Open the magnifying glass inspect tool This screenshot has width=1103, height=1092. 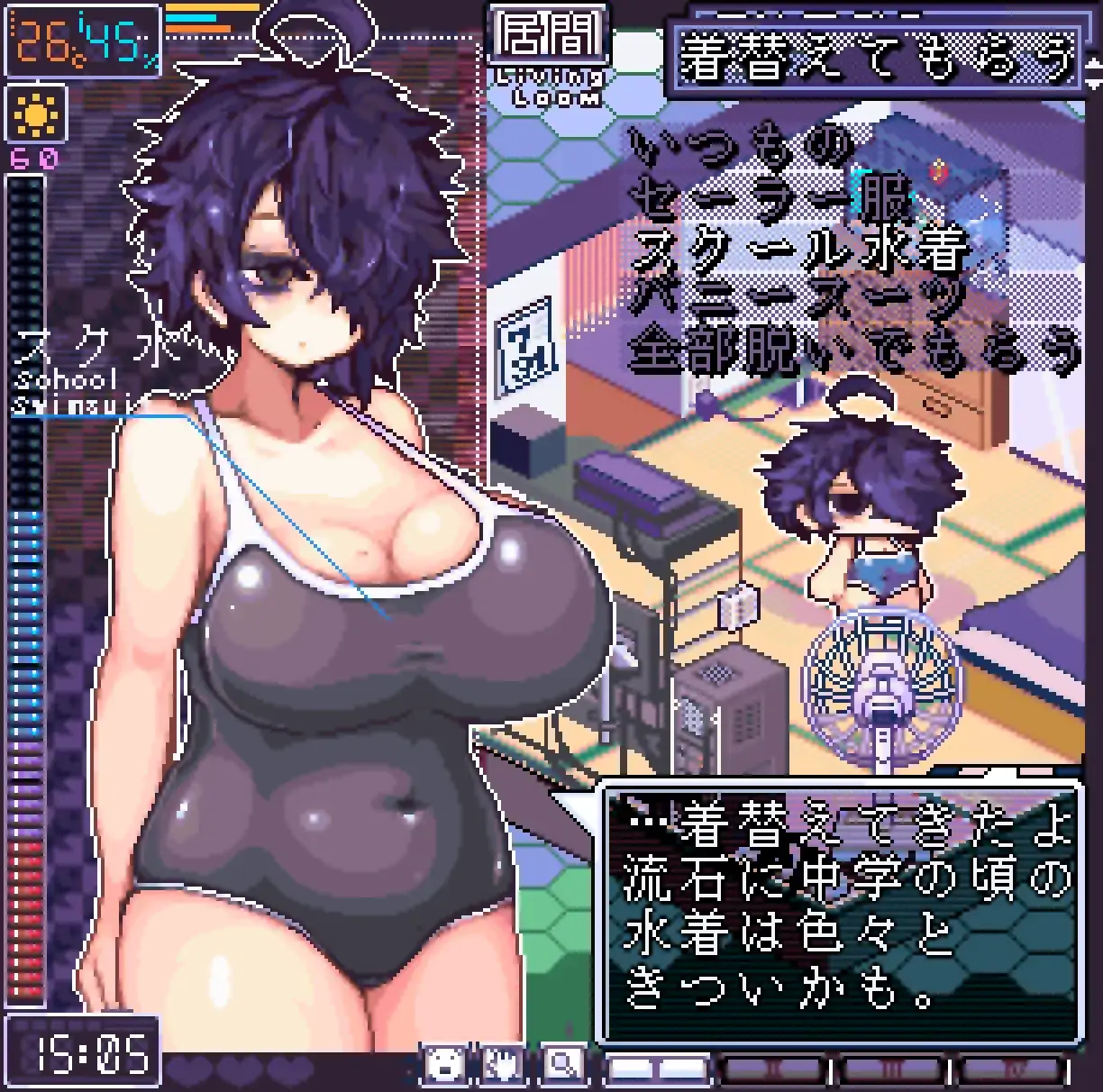562,1066
